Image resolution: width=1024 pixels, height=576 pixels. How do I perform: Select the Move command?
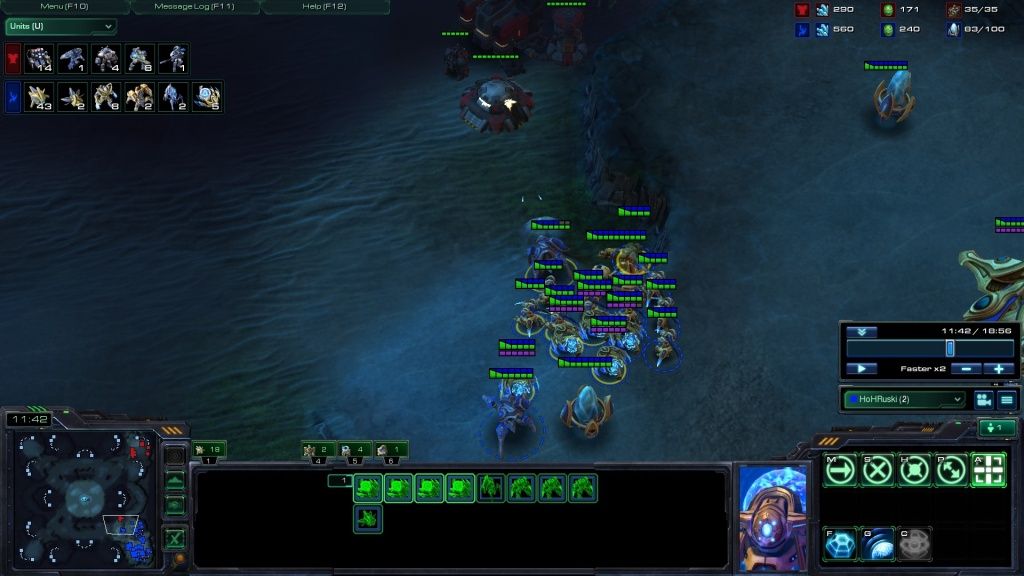click(x=841, y=469)
